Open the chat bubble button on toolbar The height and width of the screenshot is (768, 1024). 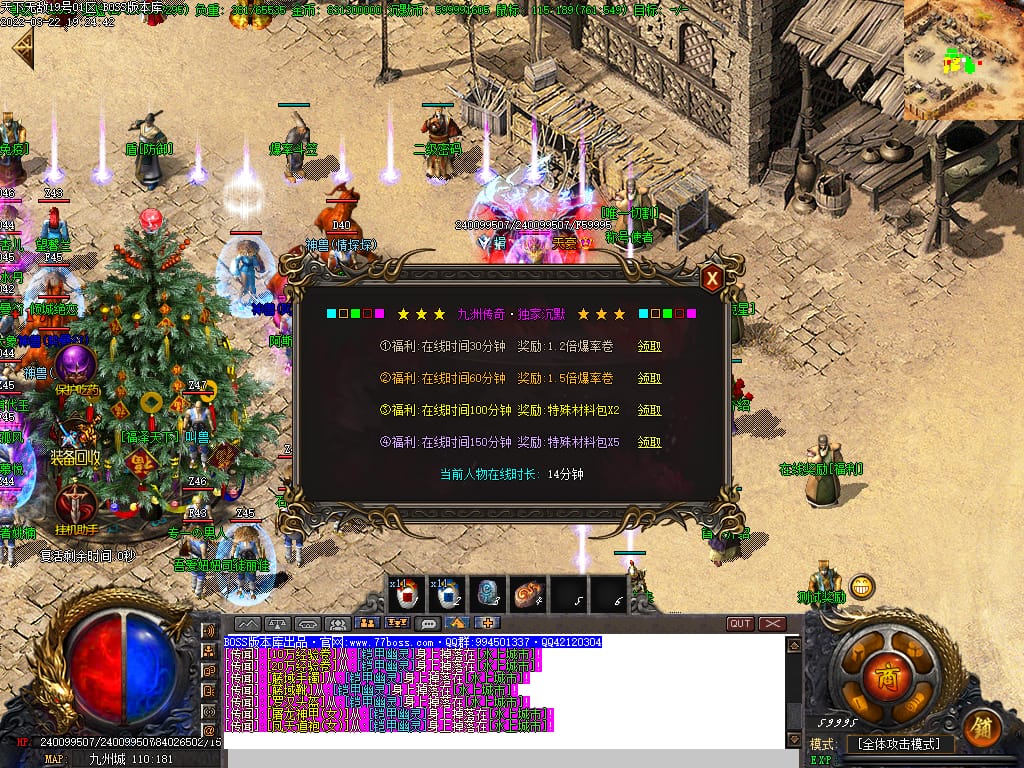coord(428,623)
